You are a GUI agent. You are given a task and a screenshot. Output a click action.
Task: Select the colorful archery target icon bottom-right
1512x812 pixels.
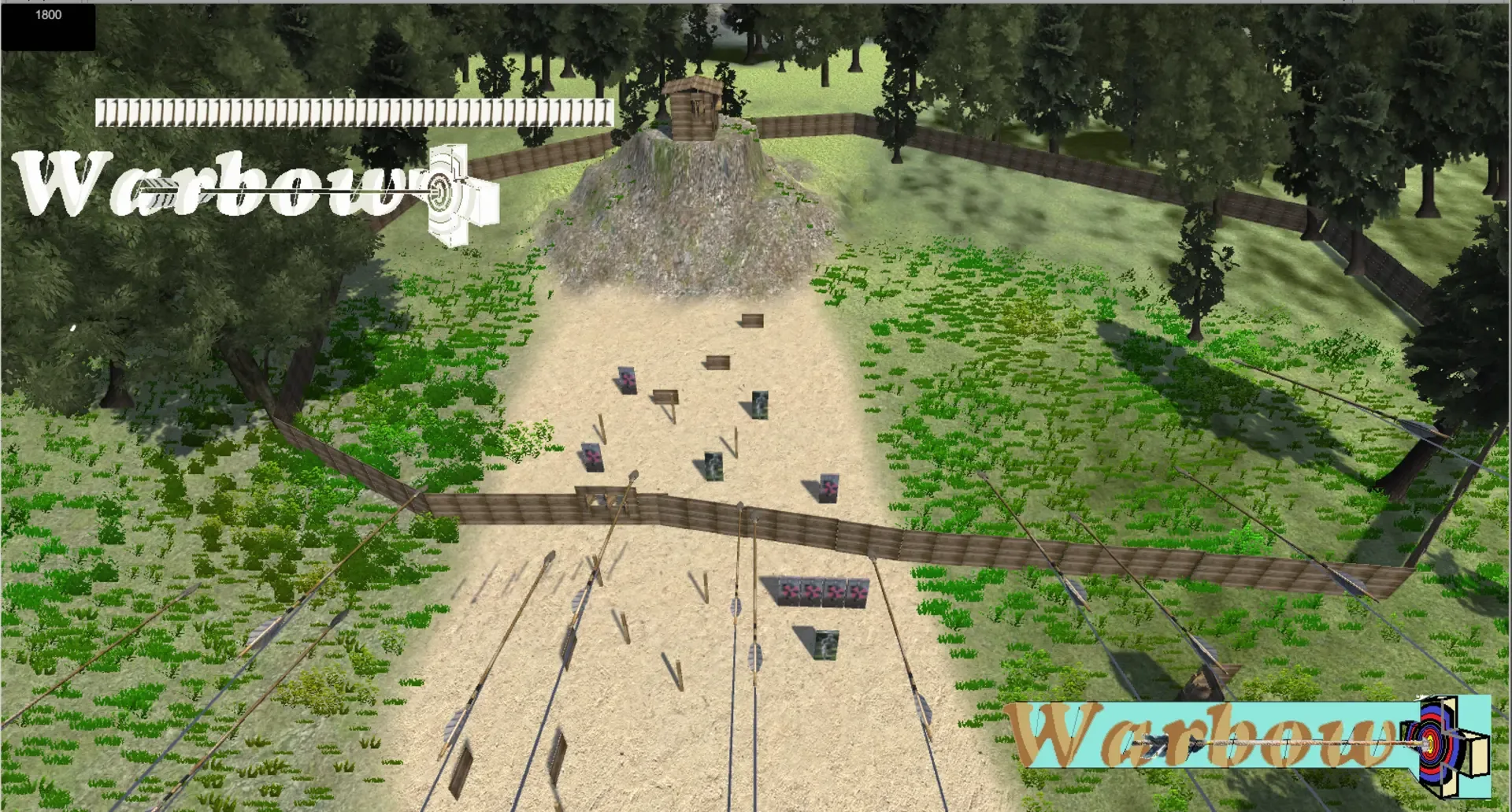[1431, 744]
